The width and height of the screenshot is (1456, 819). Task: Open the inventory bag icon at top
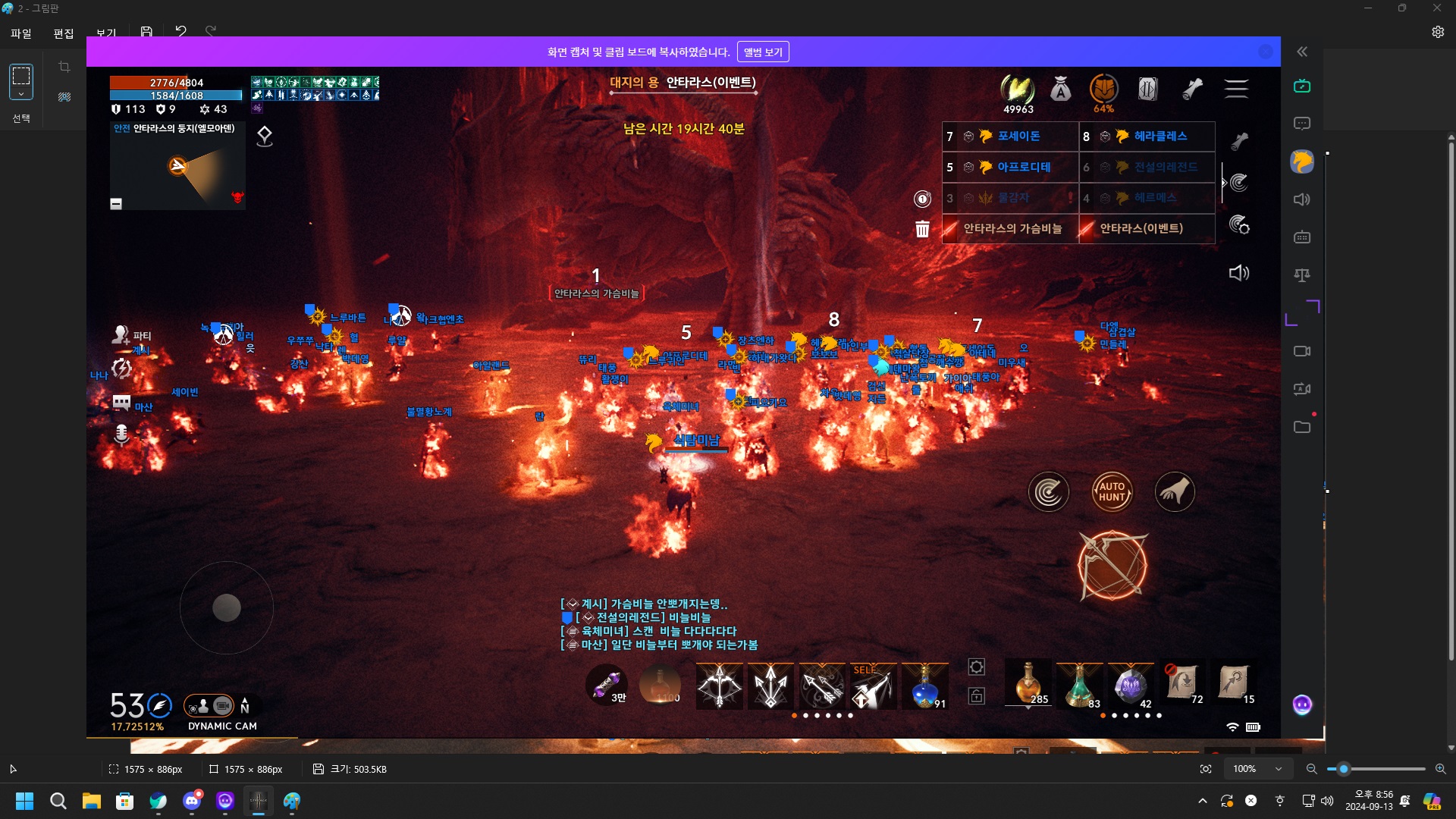coord(1059,89)
